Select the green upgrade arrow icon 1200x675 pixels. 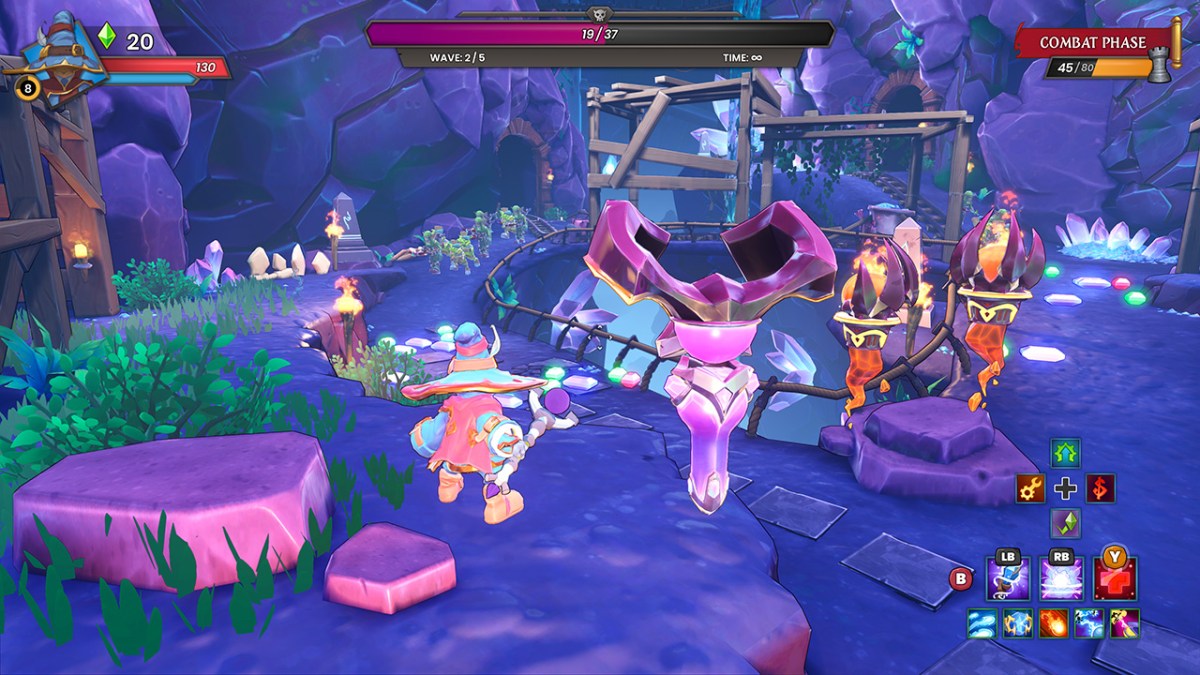1066,453
